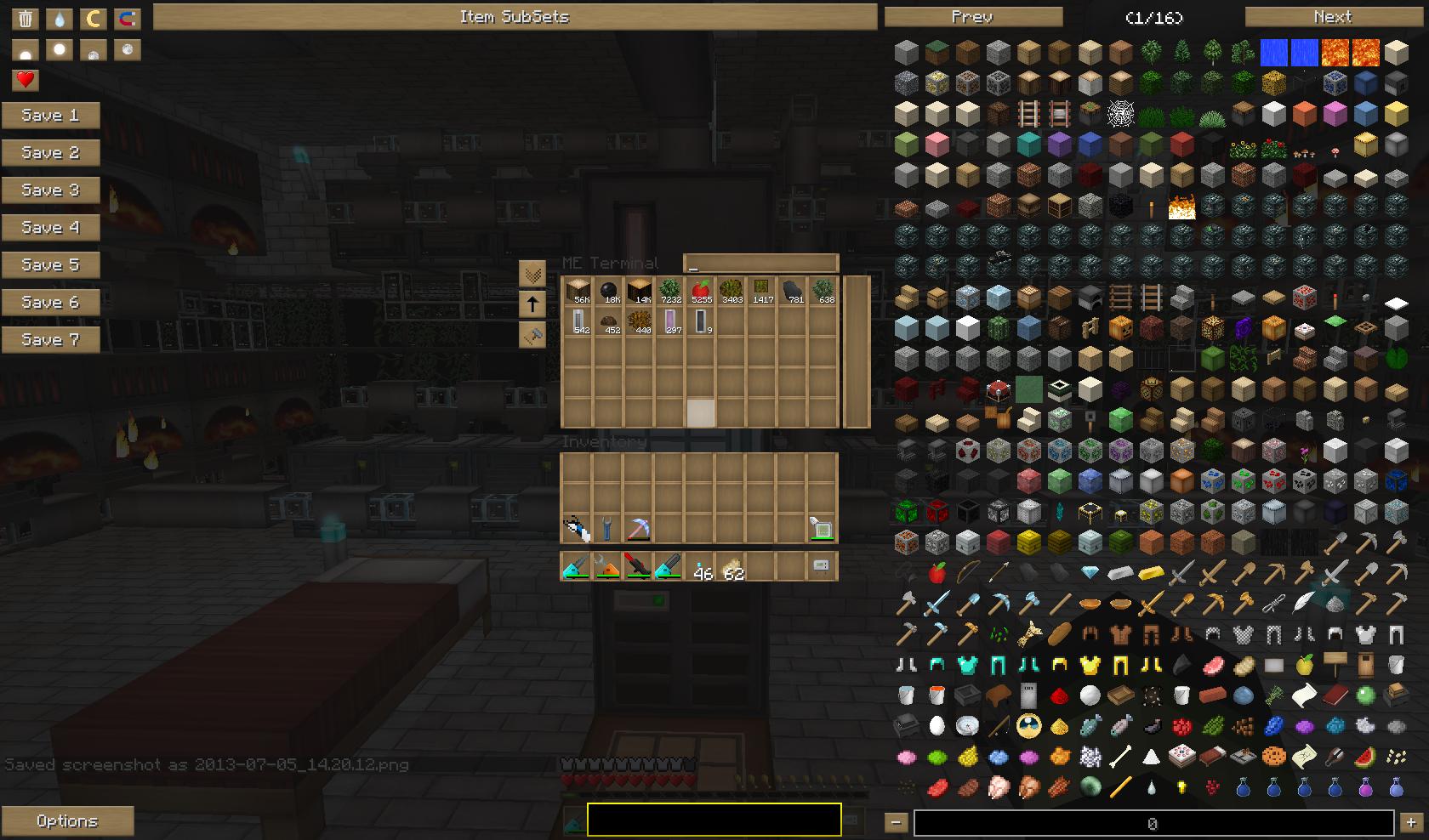Heal the player with the red heart button
This screenshot has height=840, width=1429.
[x=26, y=80]
